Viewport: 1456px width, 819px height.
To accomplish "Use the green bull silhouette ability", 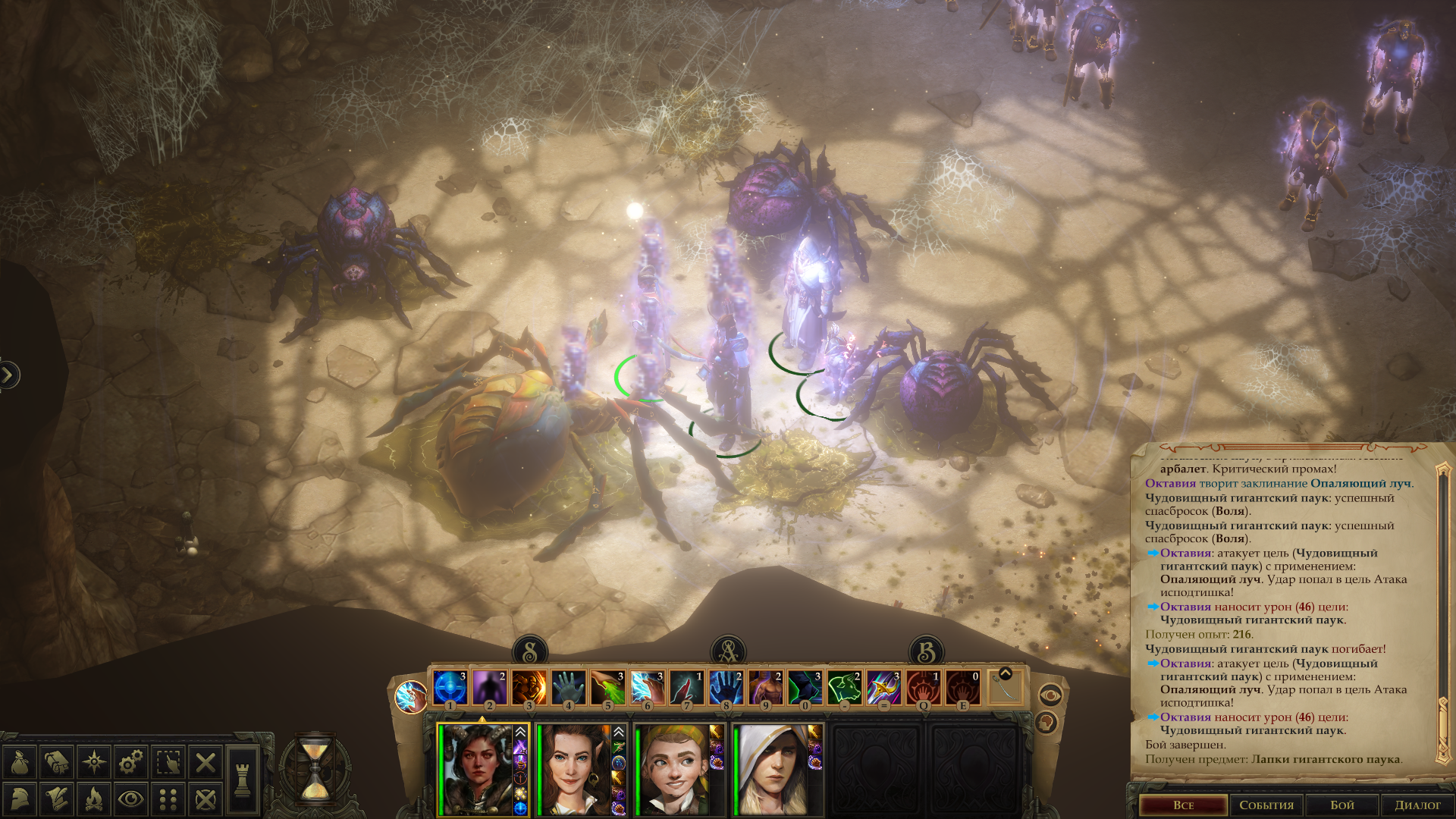I will point(845,688).
